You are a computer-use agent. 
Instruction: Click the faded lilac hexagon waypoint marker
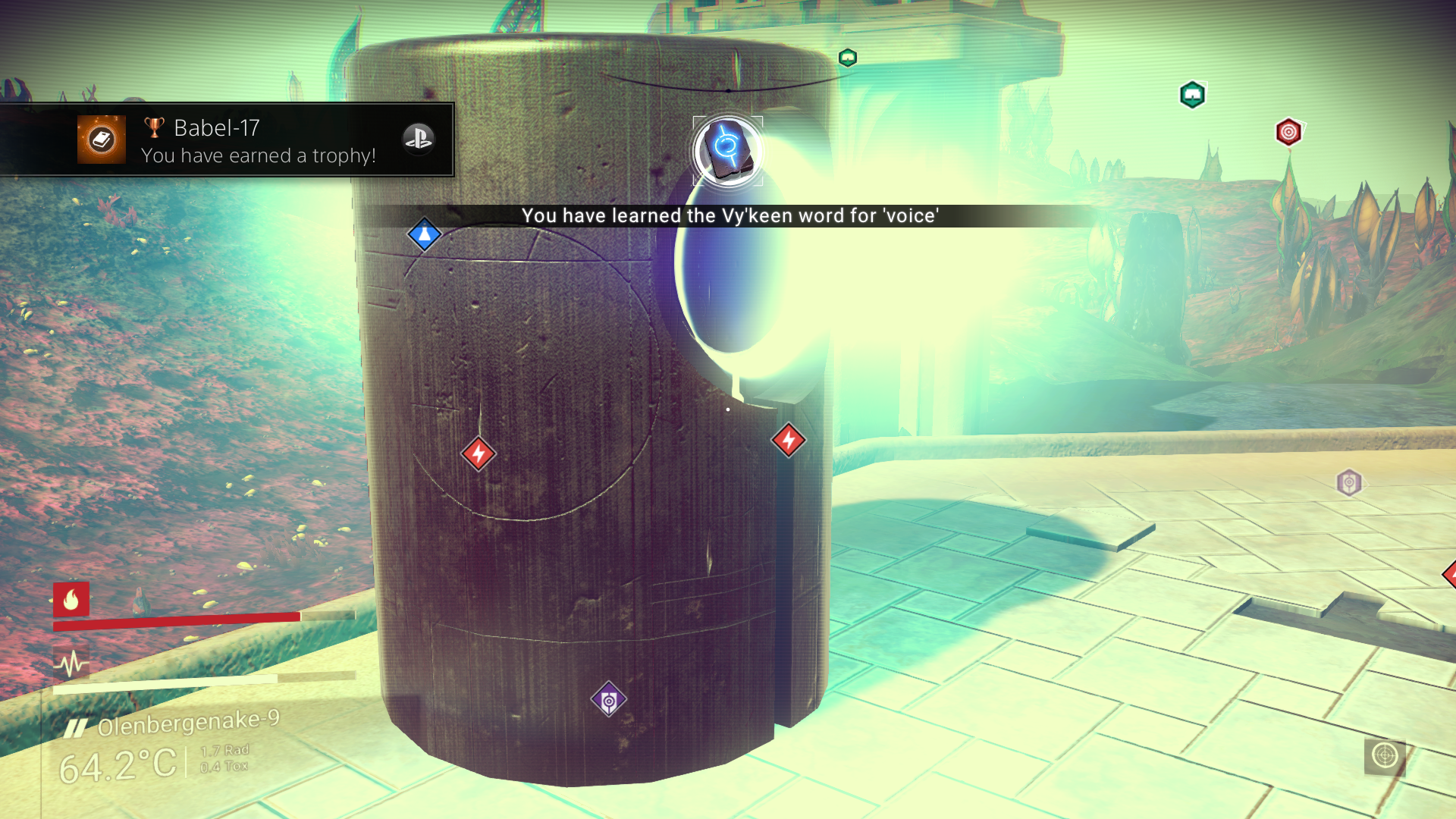(1349, 482)
